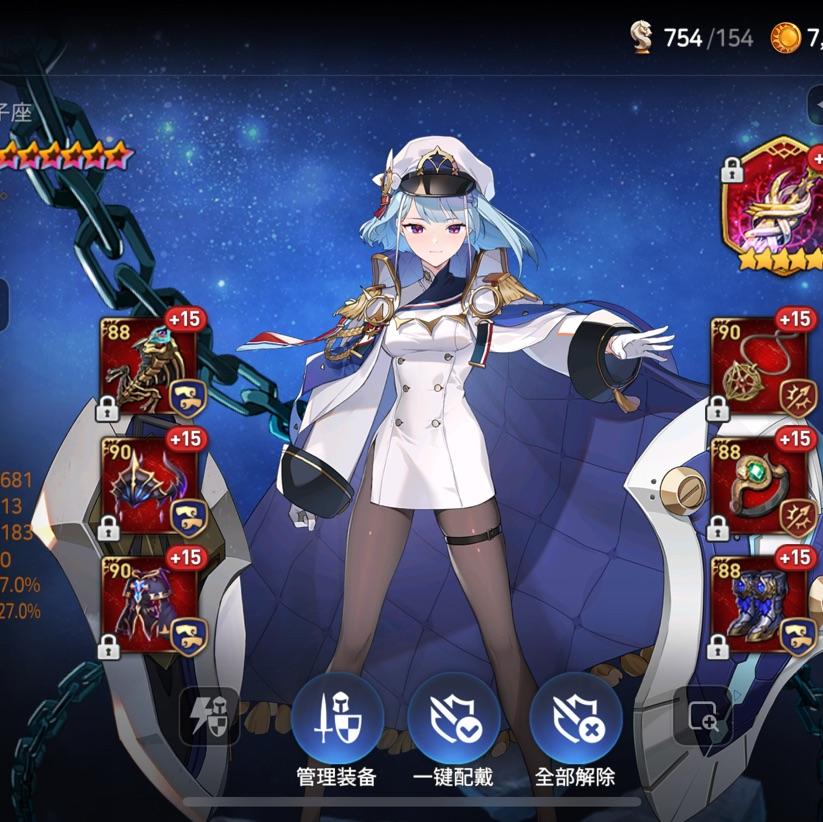Click the square plus icon button
The image size is (823, 822).
coord(703,715)
